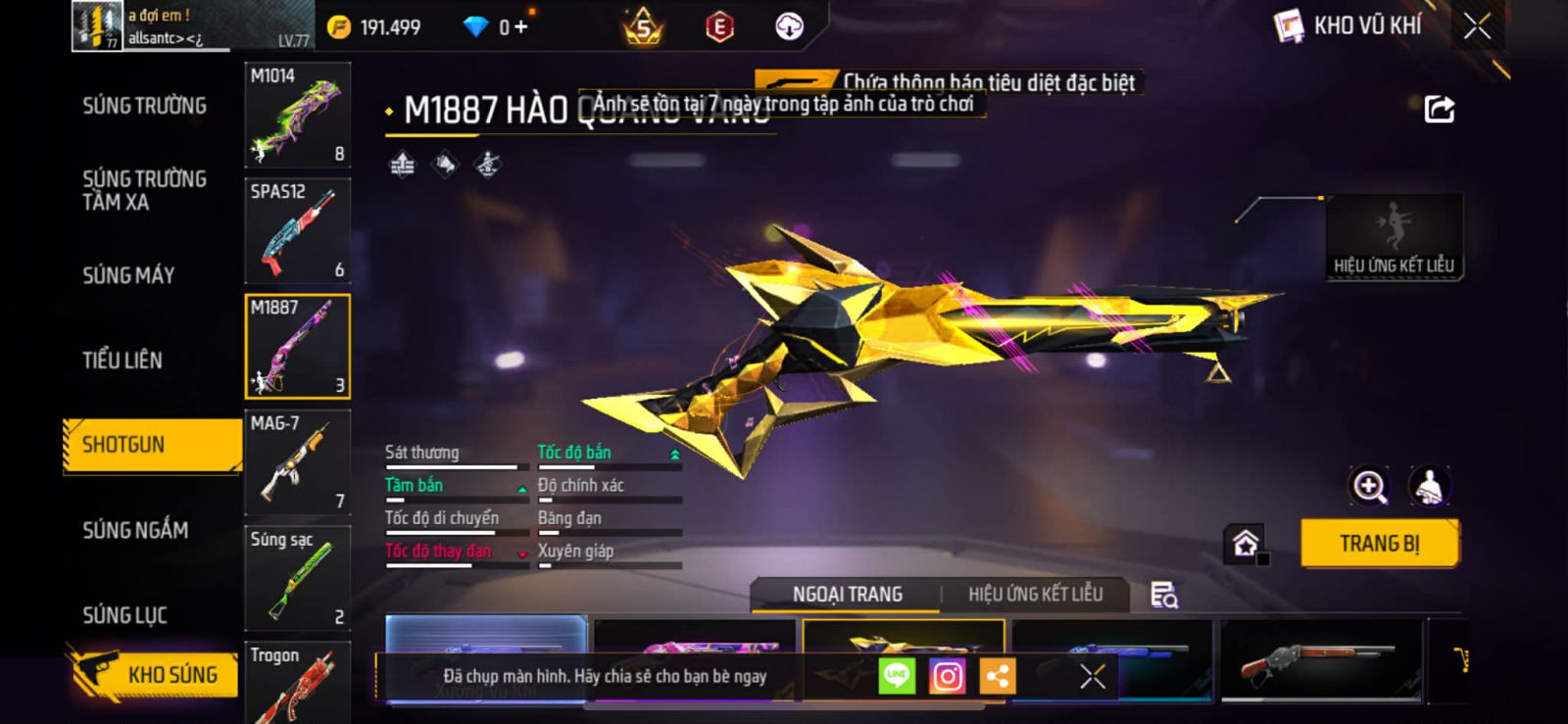Choose the Súng Ngắm category
The image size is (1568, 724).
pyautogui.click(x=135, y=530)
